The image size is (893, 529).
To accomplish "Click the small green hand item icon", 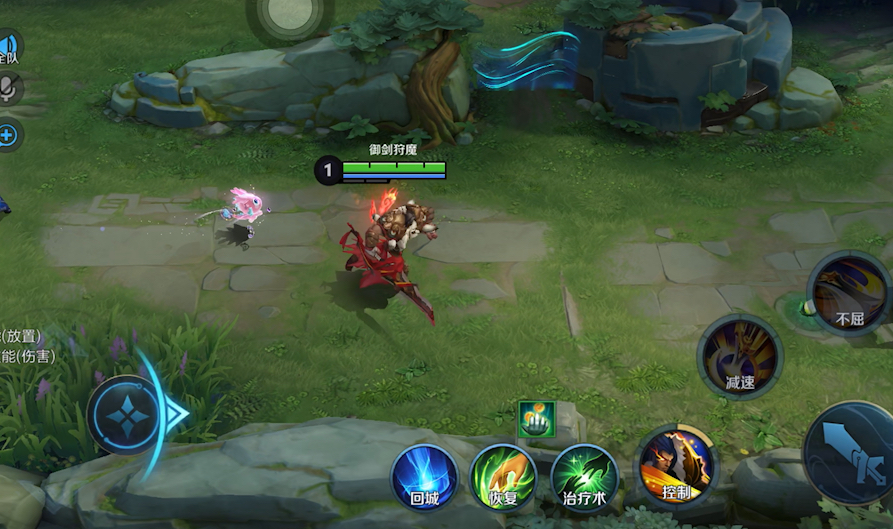I will click(x=536, y=418).
